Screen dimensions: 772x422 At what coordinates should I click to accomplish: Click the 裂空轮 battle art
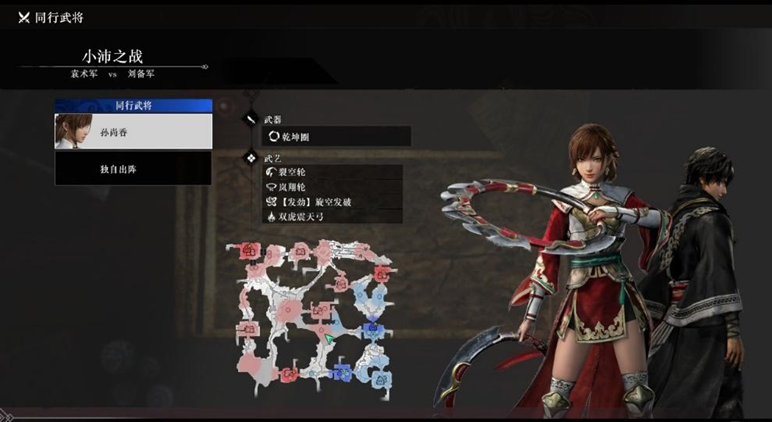coord(332,173)
